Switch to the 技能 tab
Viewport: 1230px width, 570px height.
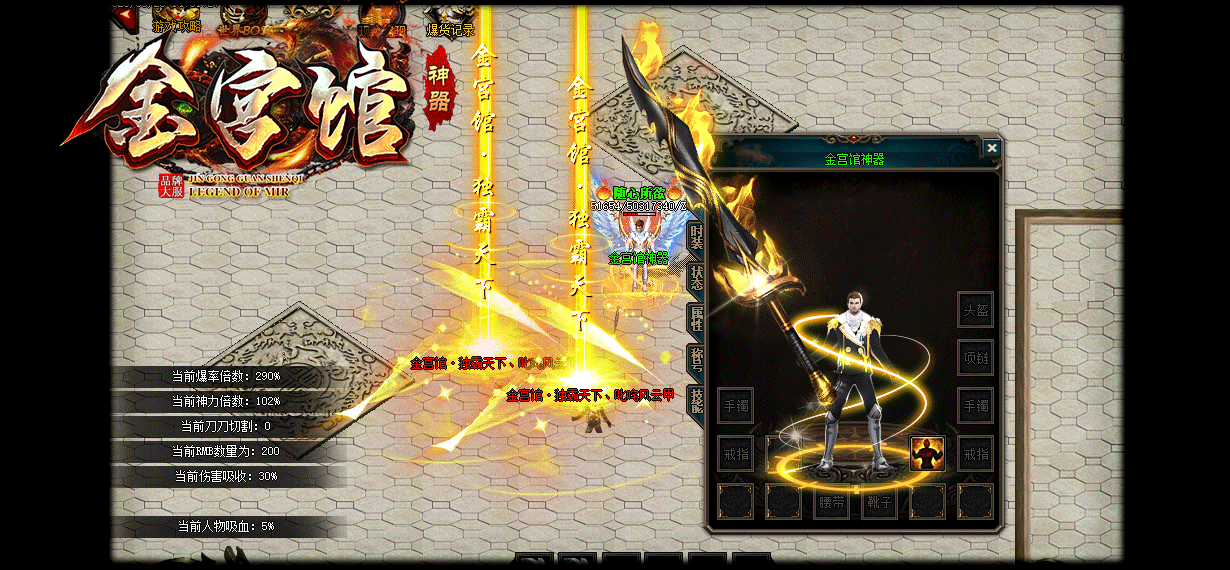(x=697, y=401)
